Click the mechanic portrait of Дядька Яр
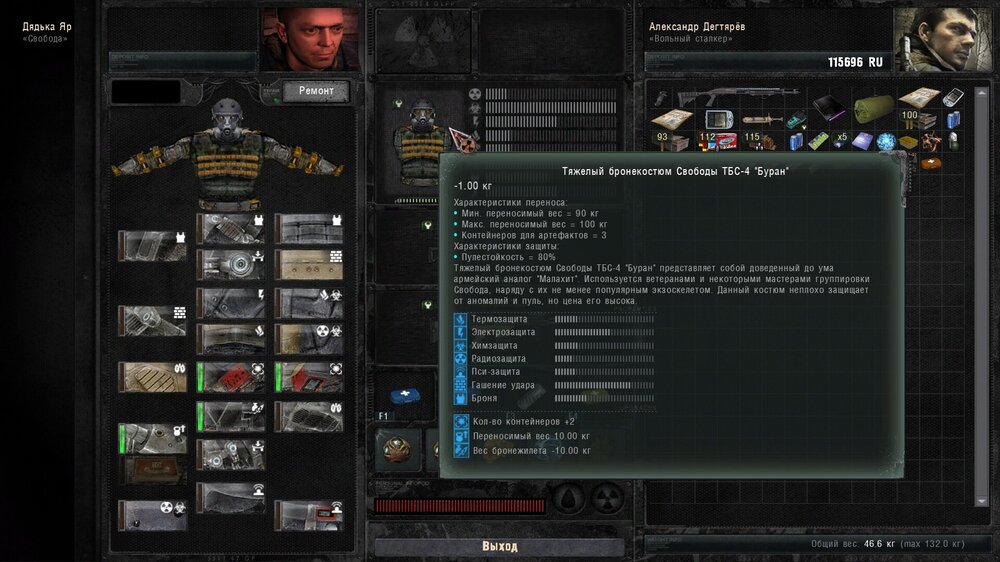 (309, 40)
